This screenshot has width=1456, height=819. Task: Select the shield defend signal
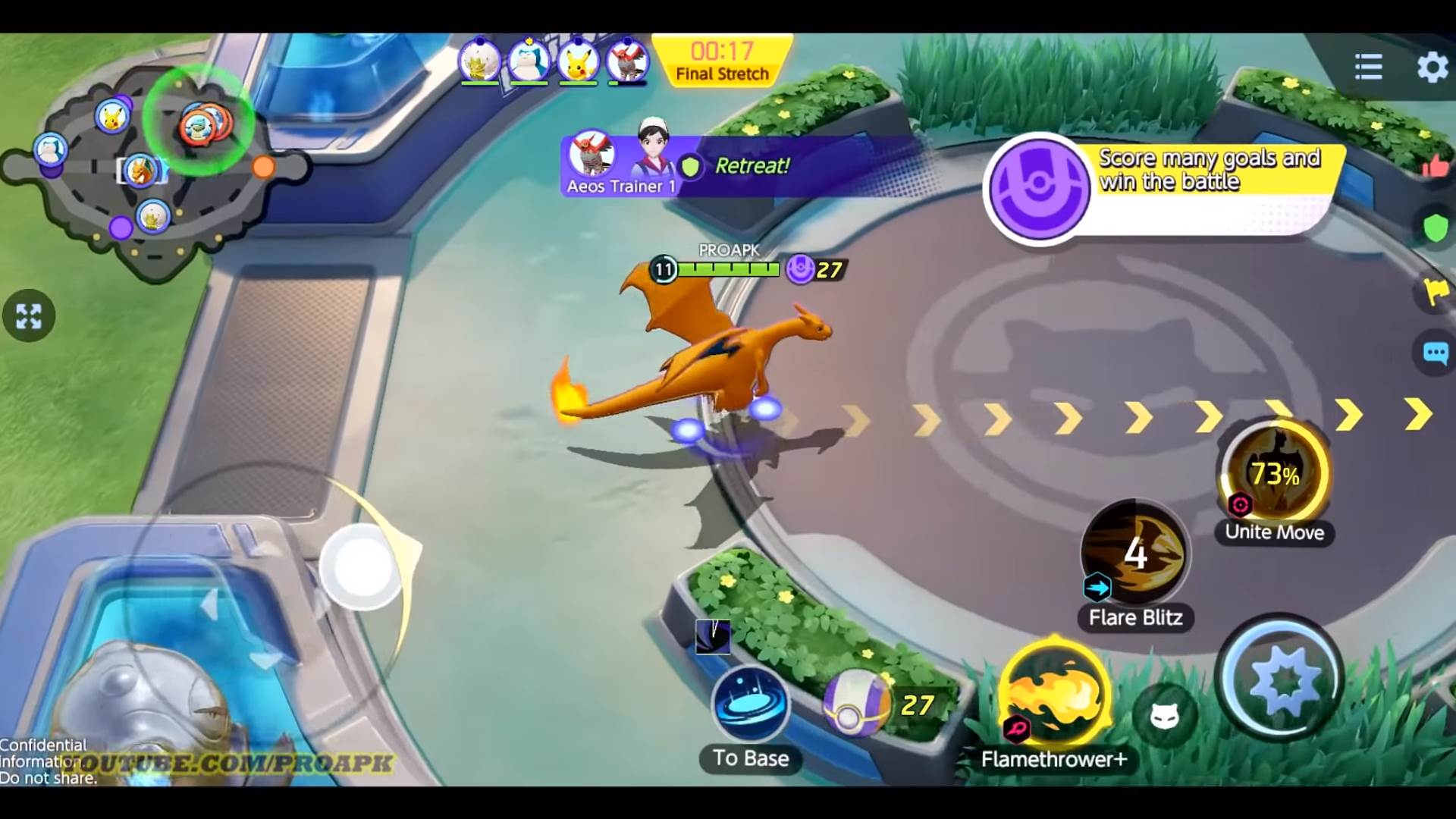[1436, 224]
